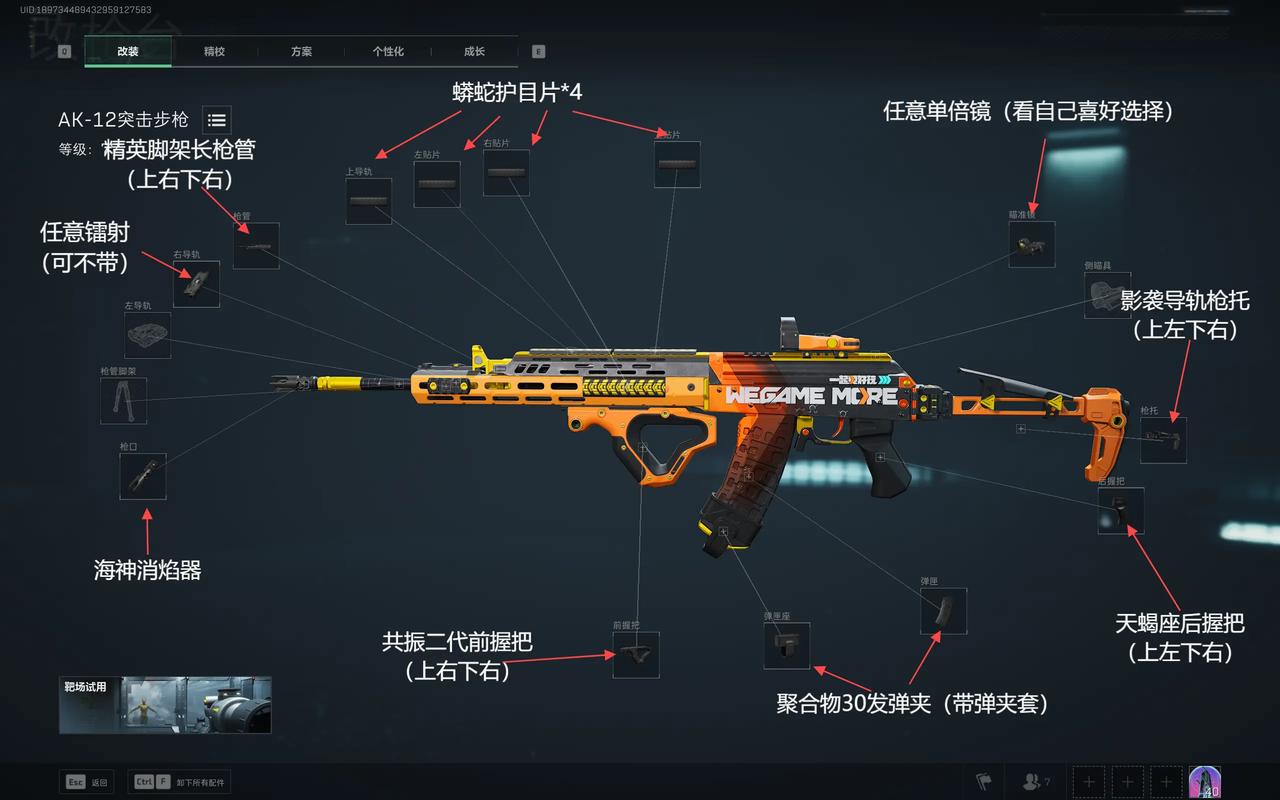Select the 弹匣 magazine slot icon

click(943, 612)
